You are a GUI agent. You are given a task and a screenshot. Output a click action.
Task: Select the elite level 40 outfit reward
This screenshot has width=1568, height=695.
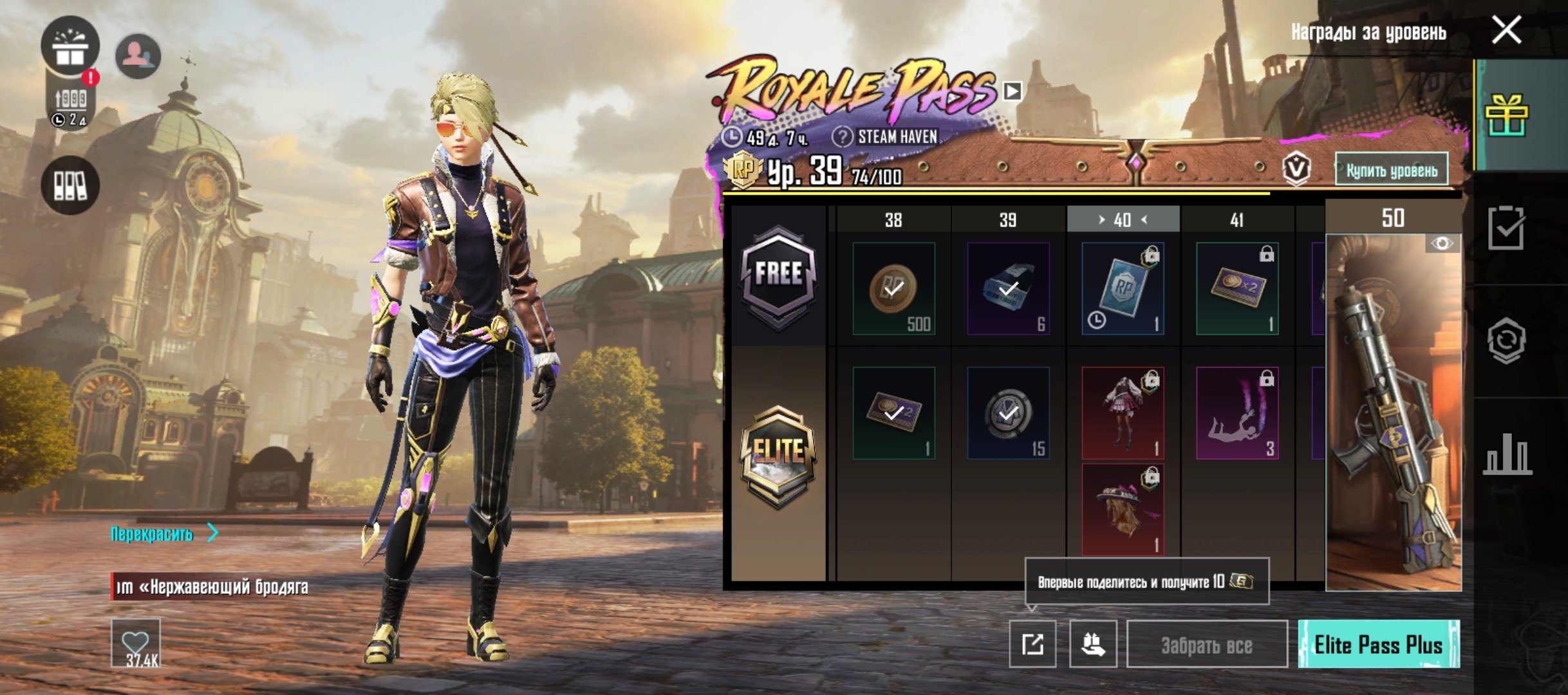(x=1123, y=412)
